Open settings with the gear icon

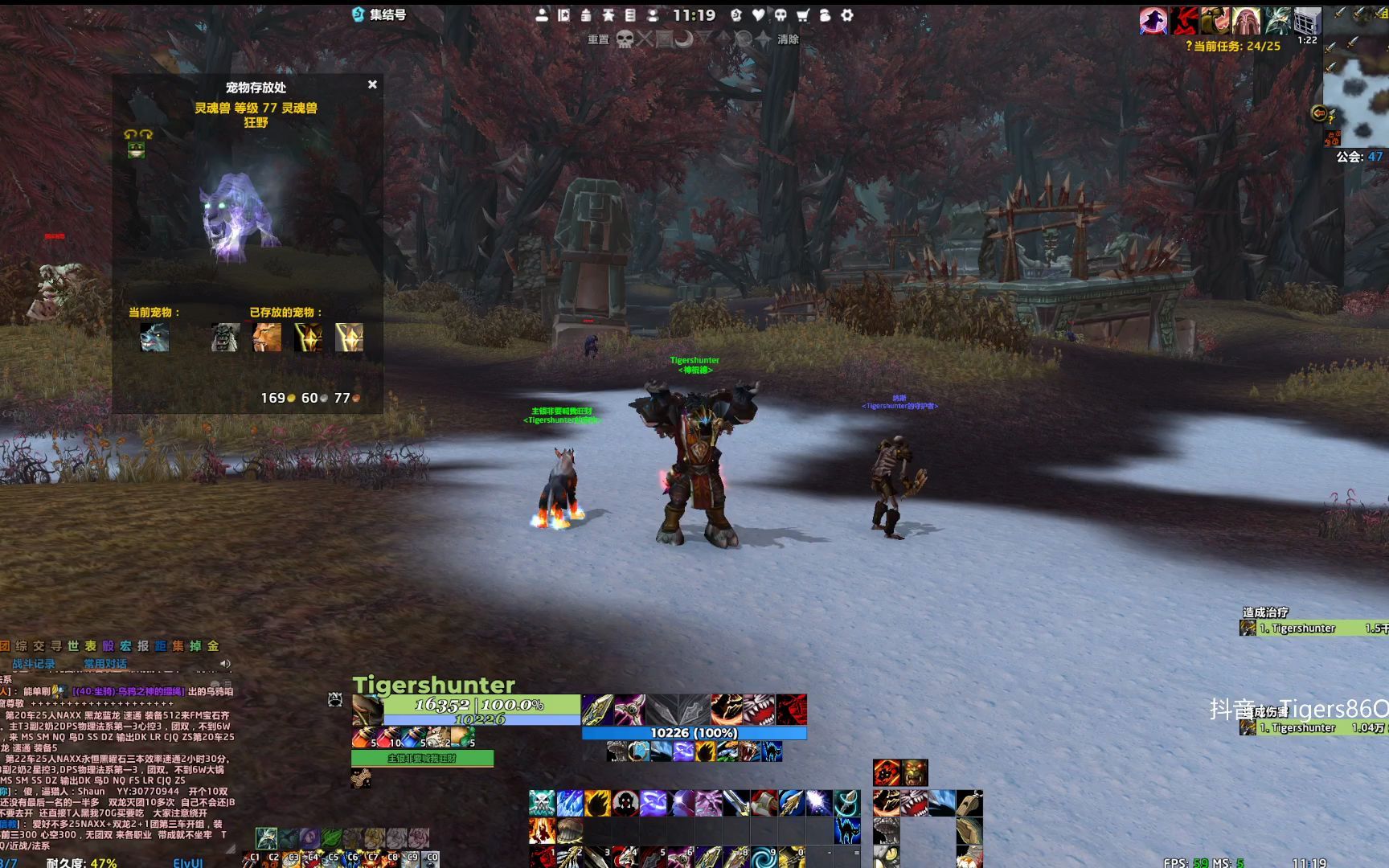[x=847, y=15]
